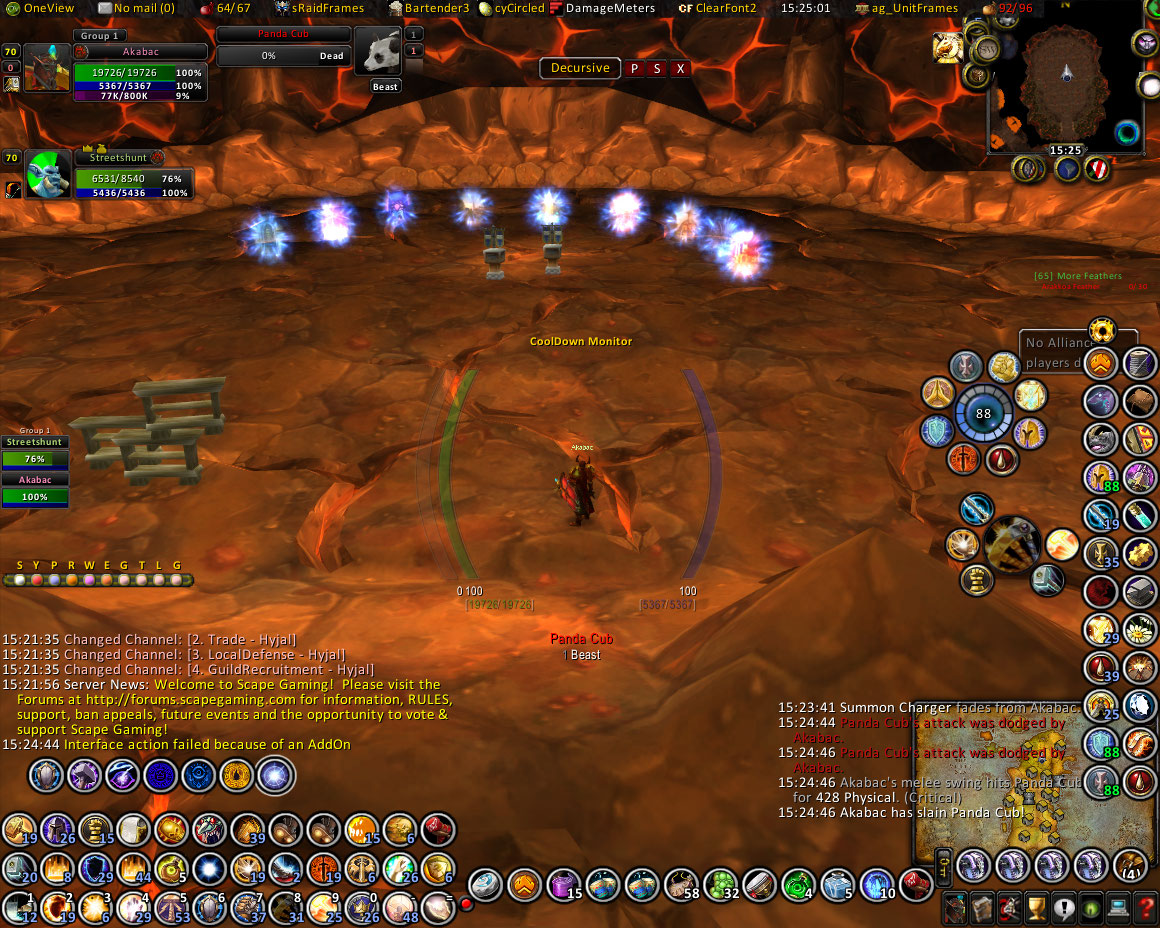Click the charger mount buff icon
This screenshot has width=1160, height=928.
click(x=948, y=47)
